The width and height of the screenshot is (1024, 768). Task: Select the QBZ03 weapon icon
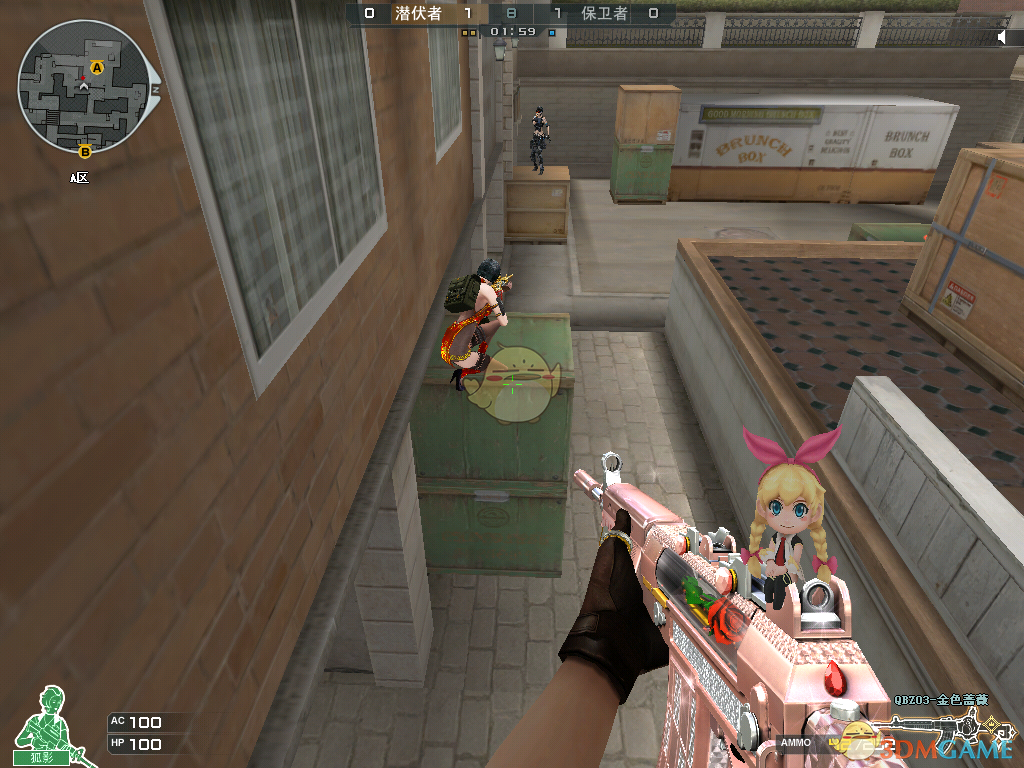(x=940, y=728)
